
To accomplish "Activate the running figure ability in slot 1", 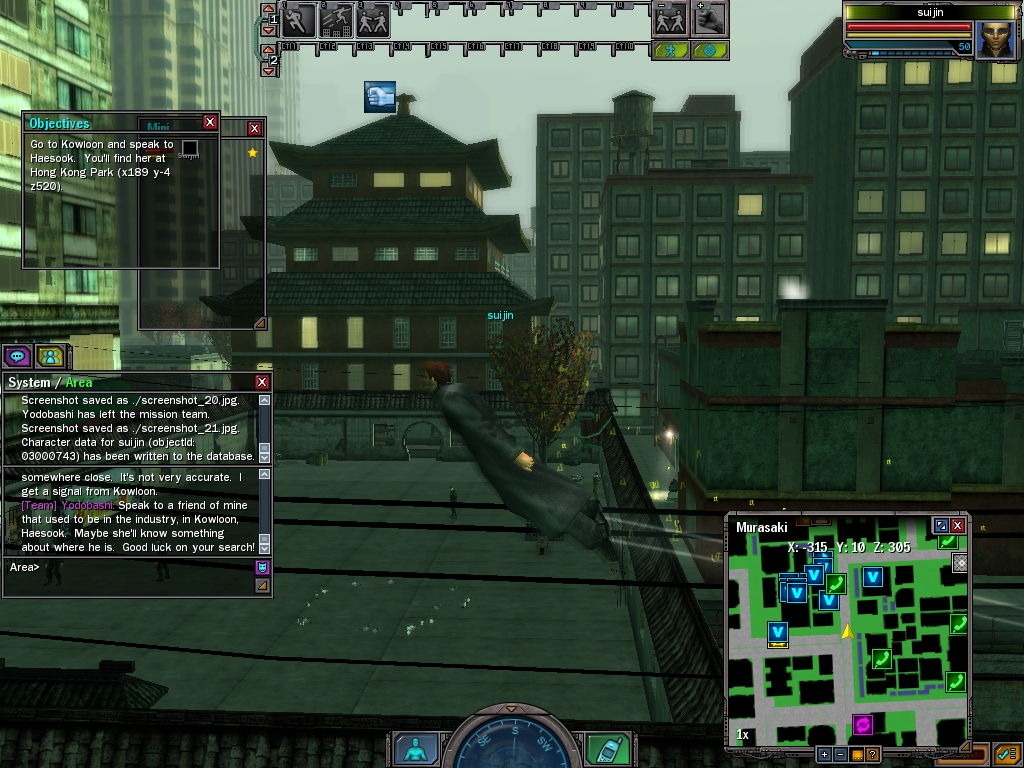I will point(299,19).
